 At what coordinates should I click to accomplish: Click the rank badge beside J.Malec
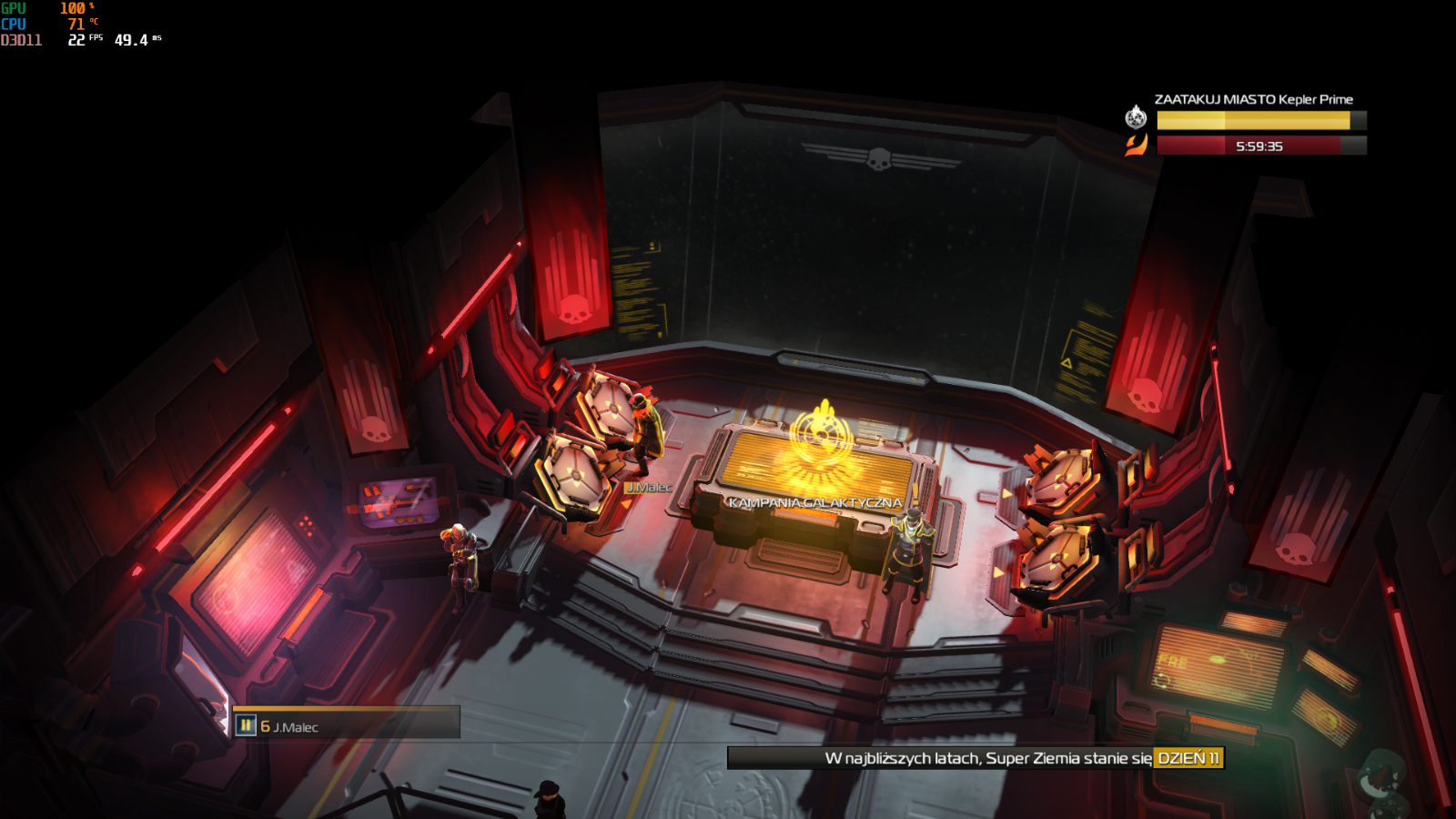click(246, 725)
